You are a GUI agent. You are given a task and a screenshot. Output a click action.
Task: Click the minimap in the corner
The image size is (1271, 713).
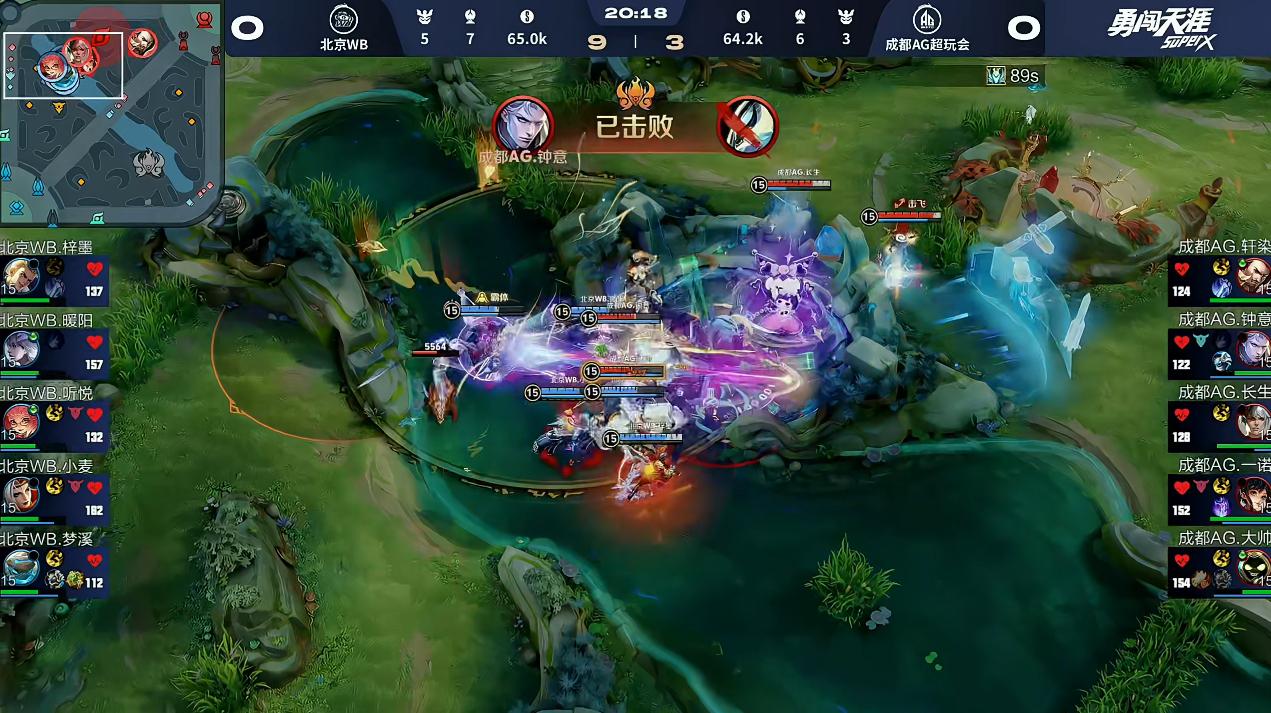pyautogui.click(x=110, y=112)
